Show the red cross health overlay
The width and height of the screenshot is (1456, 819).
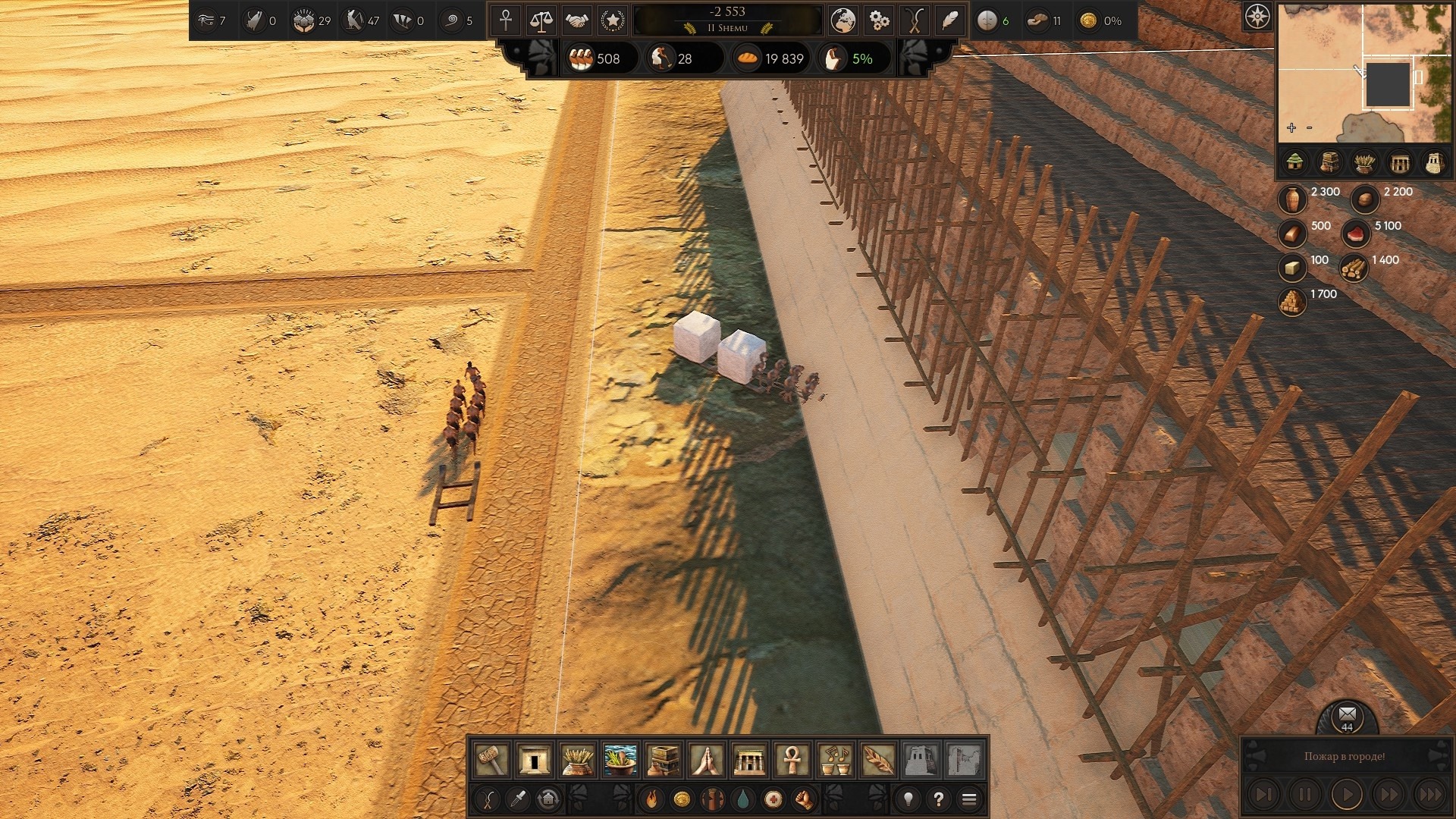tap(773, 799)
